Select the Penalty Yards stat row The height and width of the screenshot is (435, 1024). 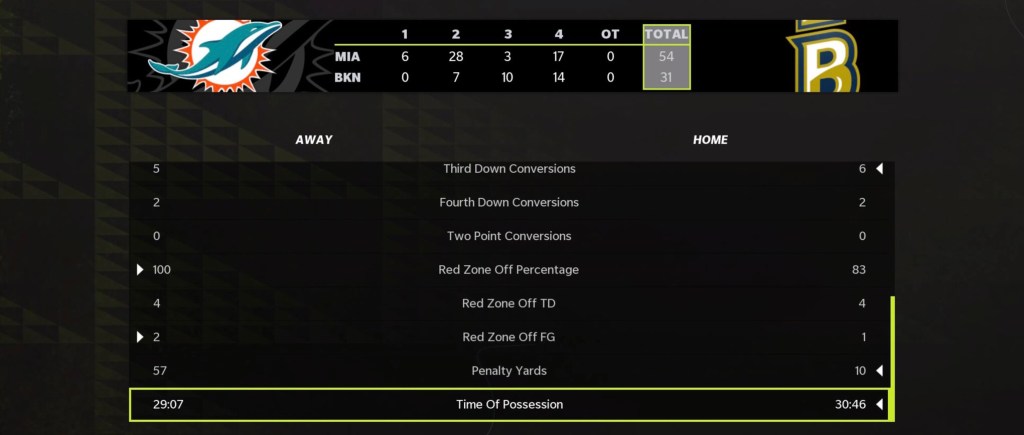pyautogui.click(x=510, y=371)
